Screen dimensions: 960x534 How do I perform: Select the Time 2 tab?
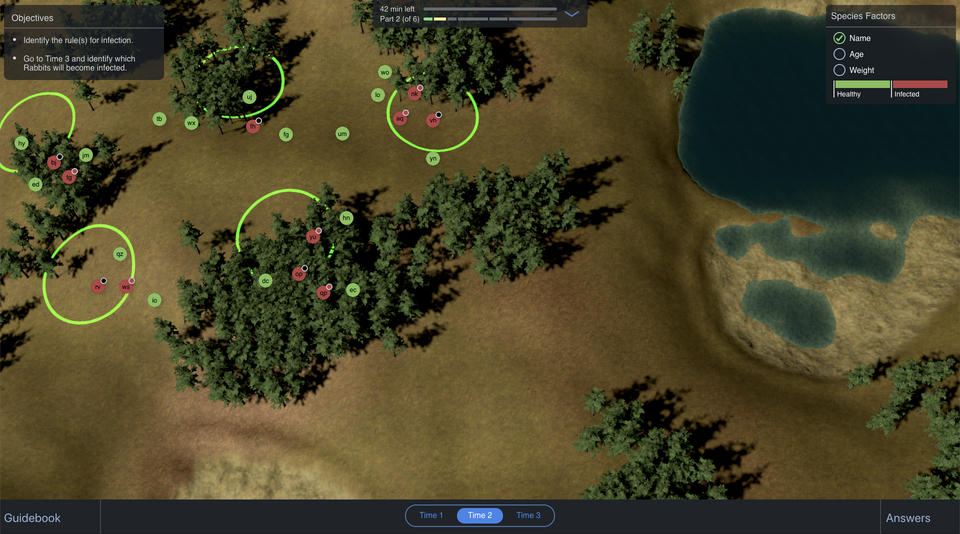480,516
